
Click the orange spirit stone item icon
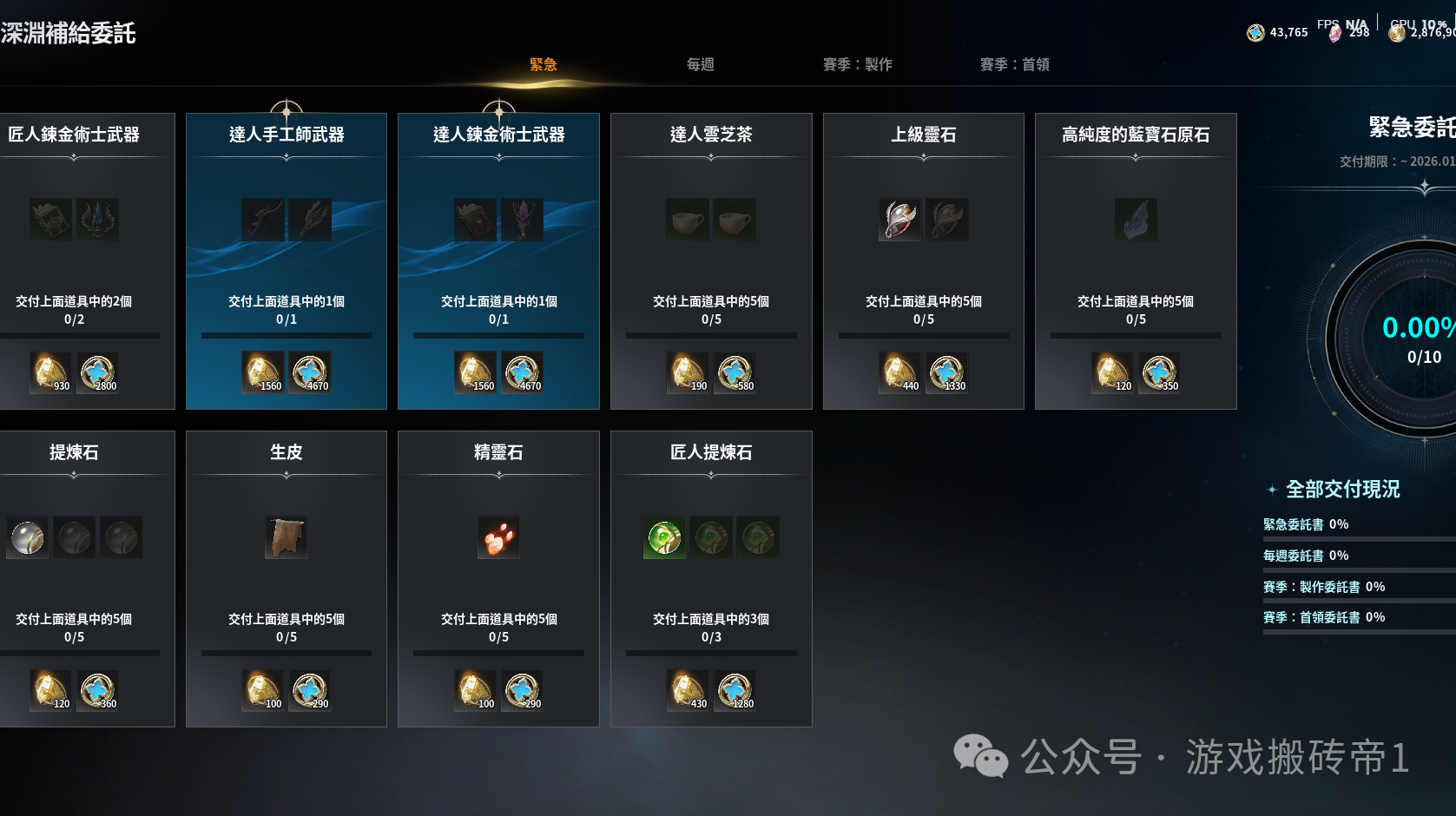(x=498, y=537)
